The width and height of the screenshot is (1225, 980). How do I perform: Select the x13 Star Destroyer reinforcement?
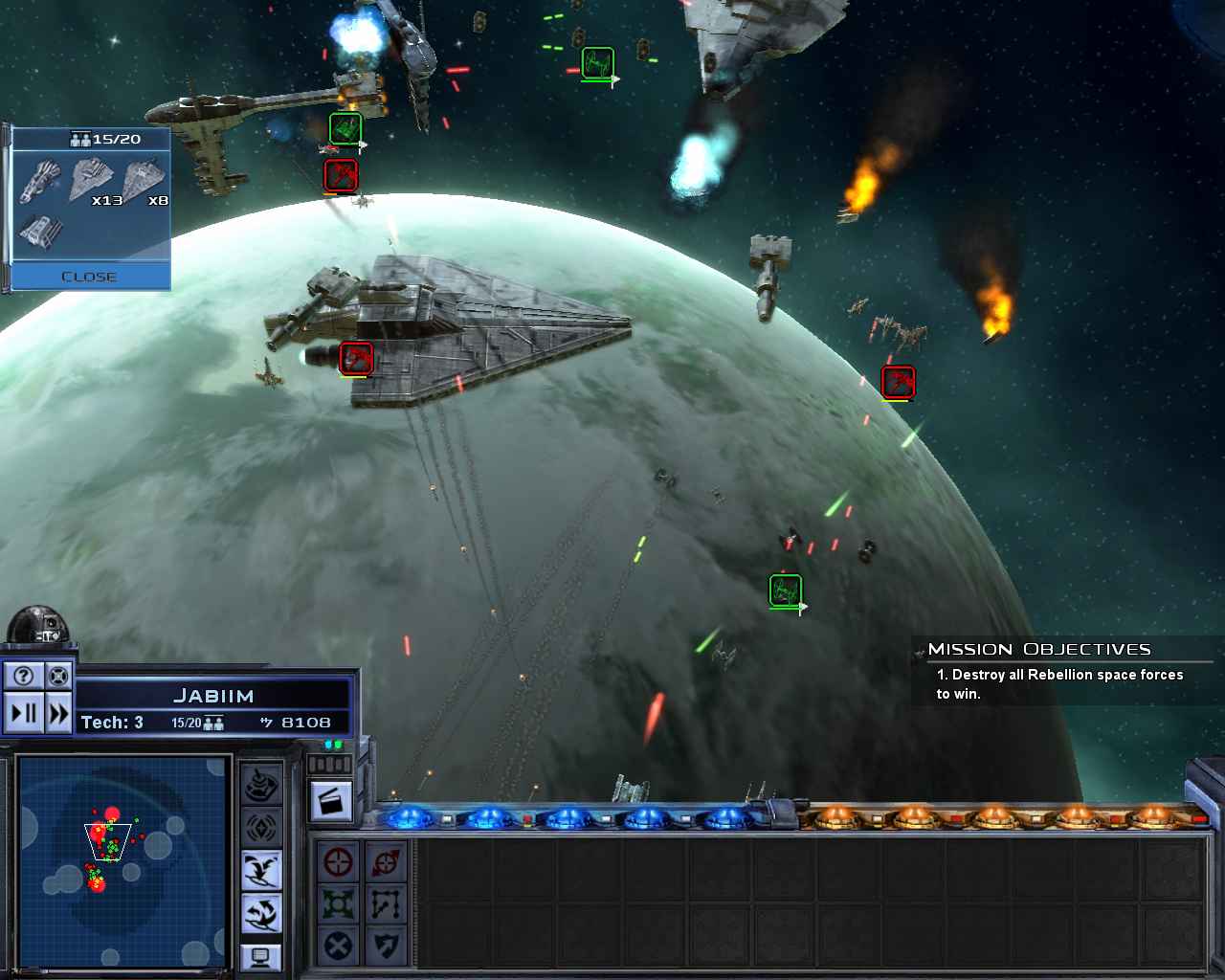94,181
